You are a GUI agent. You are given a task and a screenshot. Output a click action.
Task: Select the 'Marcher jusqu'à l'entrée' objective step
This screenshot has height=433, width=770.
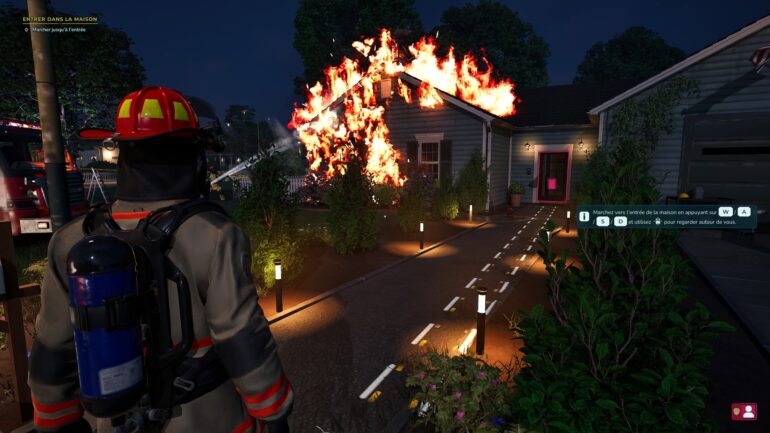click(58, 30)
